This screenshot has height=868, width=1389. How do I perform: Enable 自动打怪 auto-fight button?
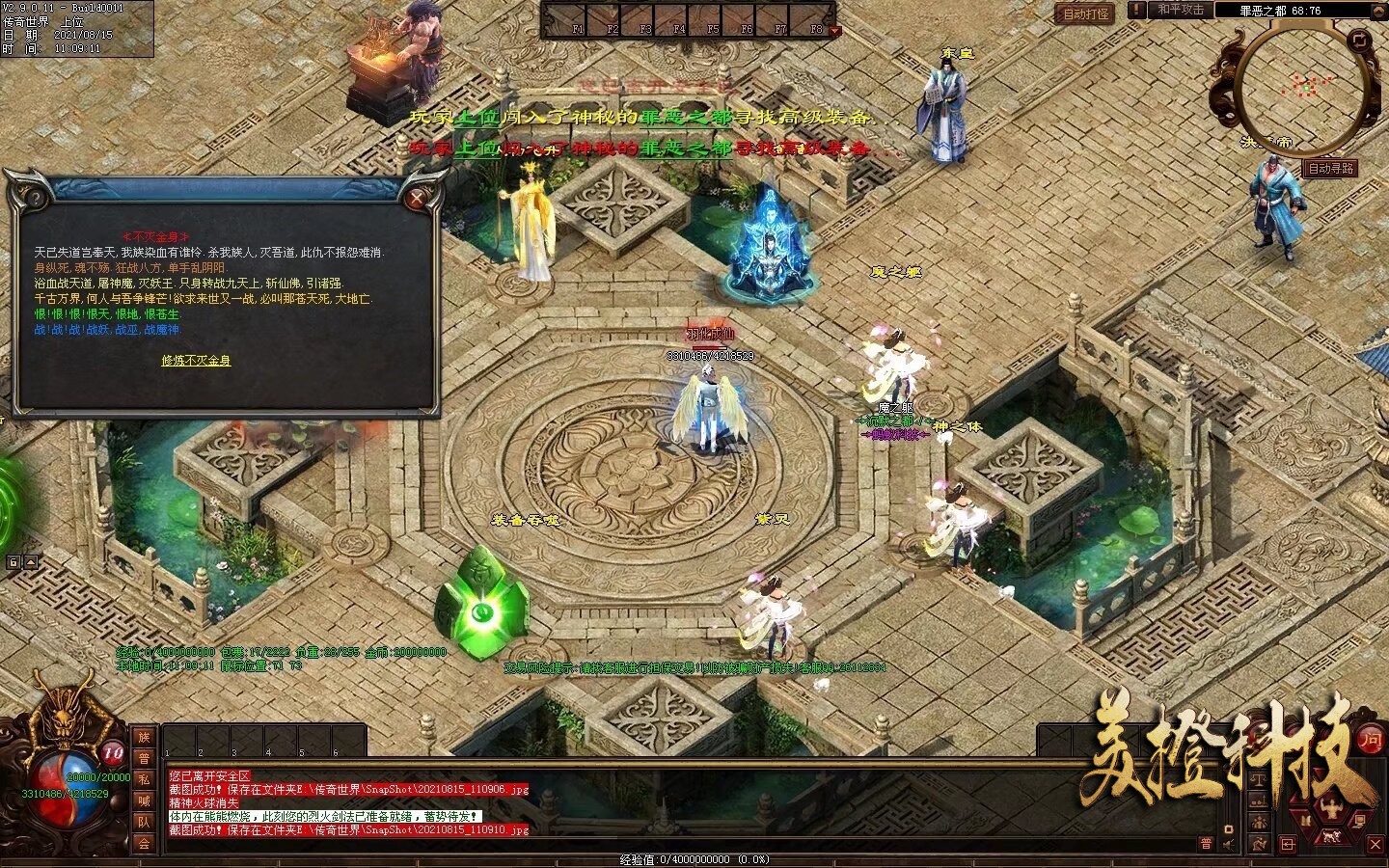[1085, 14]
